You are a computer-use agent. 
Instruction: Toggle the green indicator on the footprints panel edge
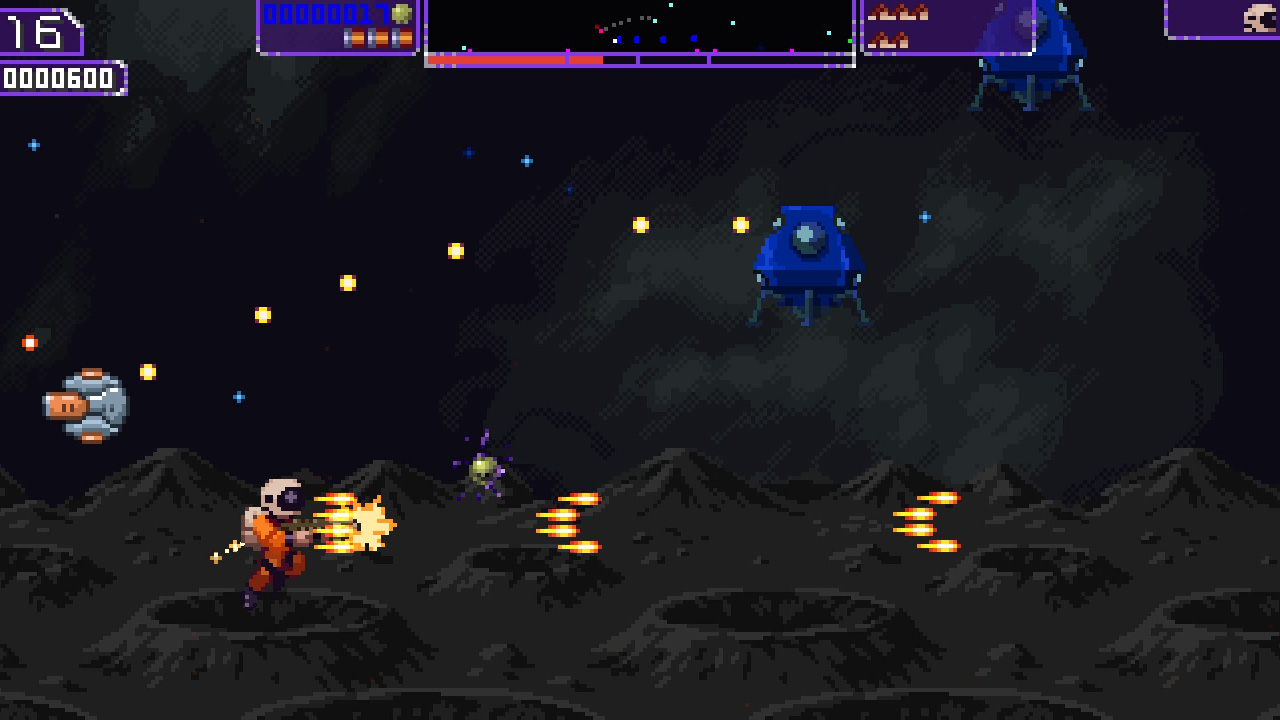pyautogui.click(x=851, y=41)
